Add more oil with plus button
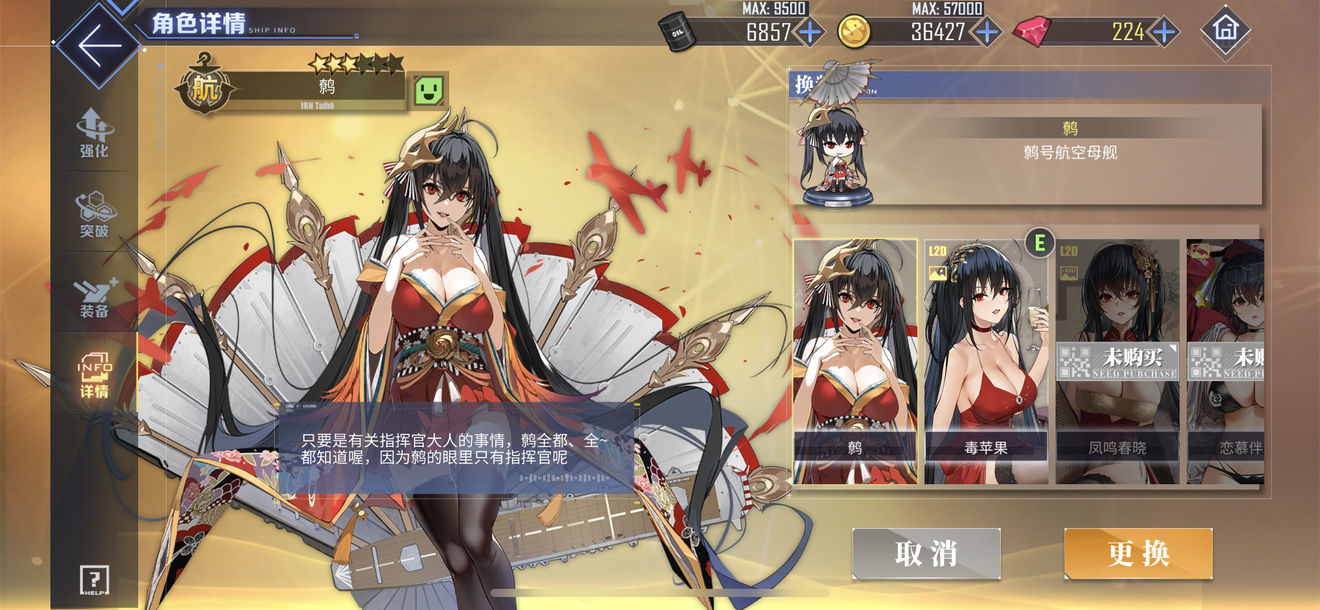 [x=809, y=31]
